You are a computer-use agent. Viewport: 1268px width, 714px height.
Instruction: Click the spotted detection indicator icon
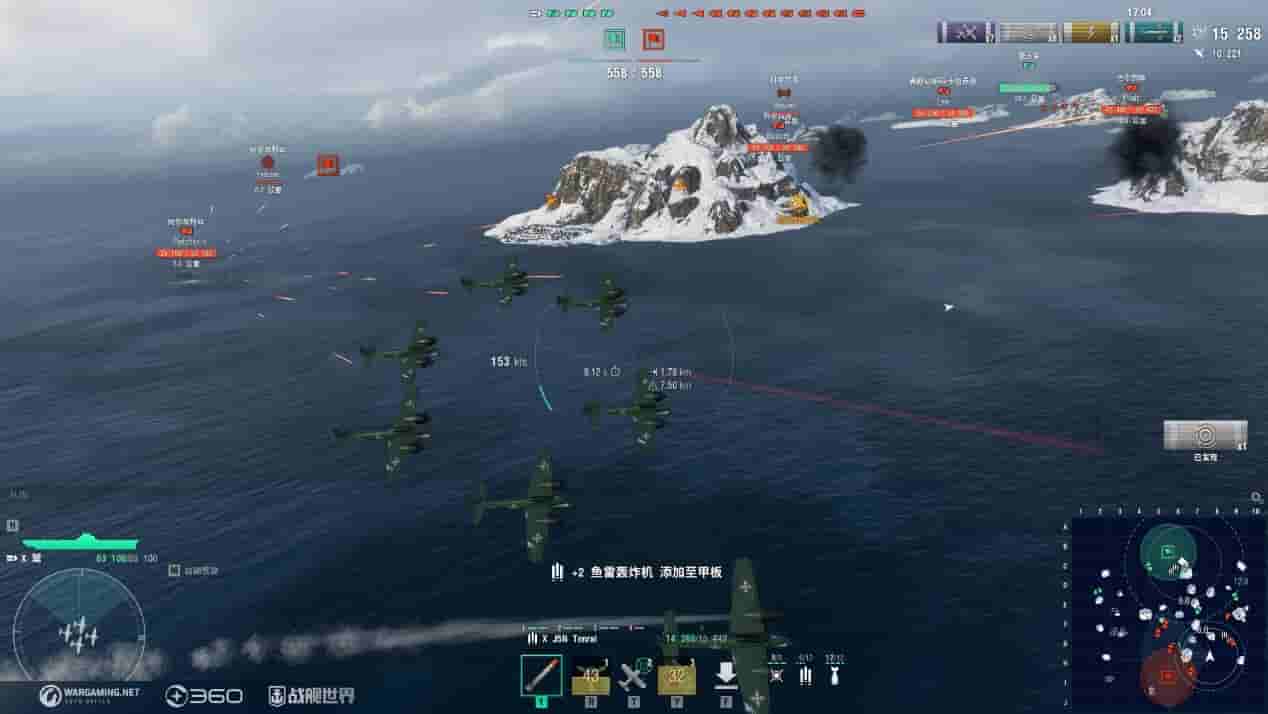[1204, 435]
